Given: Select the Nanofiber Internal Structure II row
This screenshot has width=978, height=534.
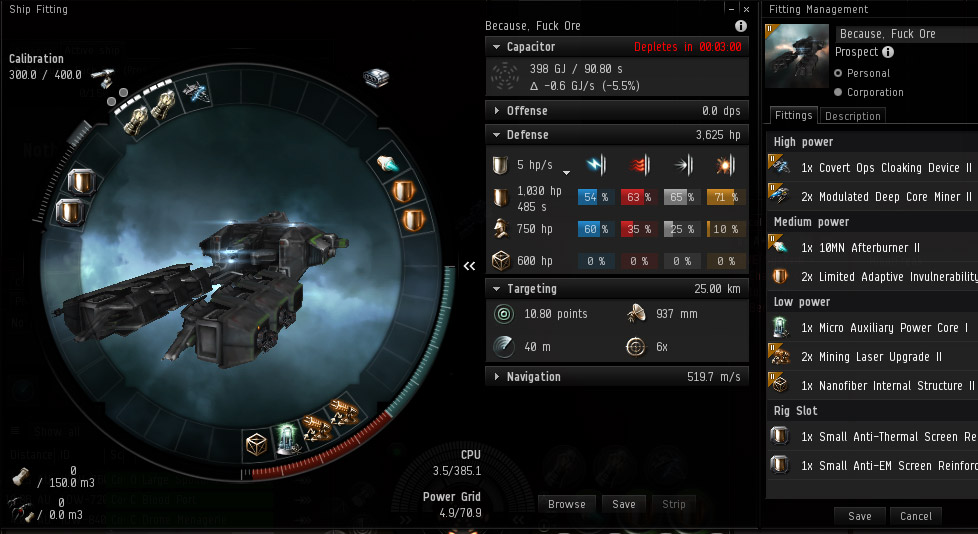Looking at the screenshot, I should pyautogui.click(x=871, y=386).
